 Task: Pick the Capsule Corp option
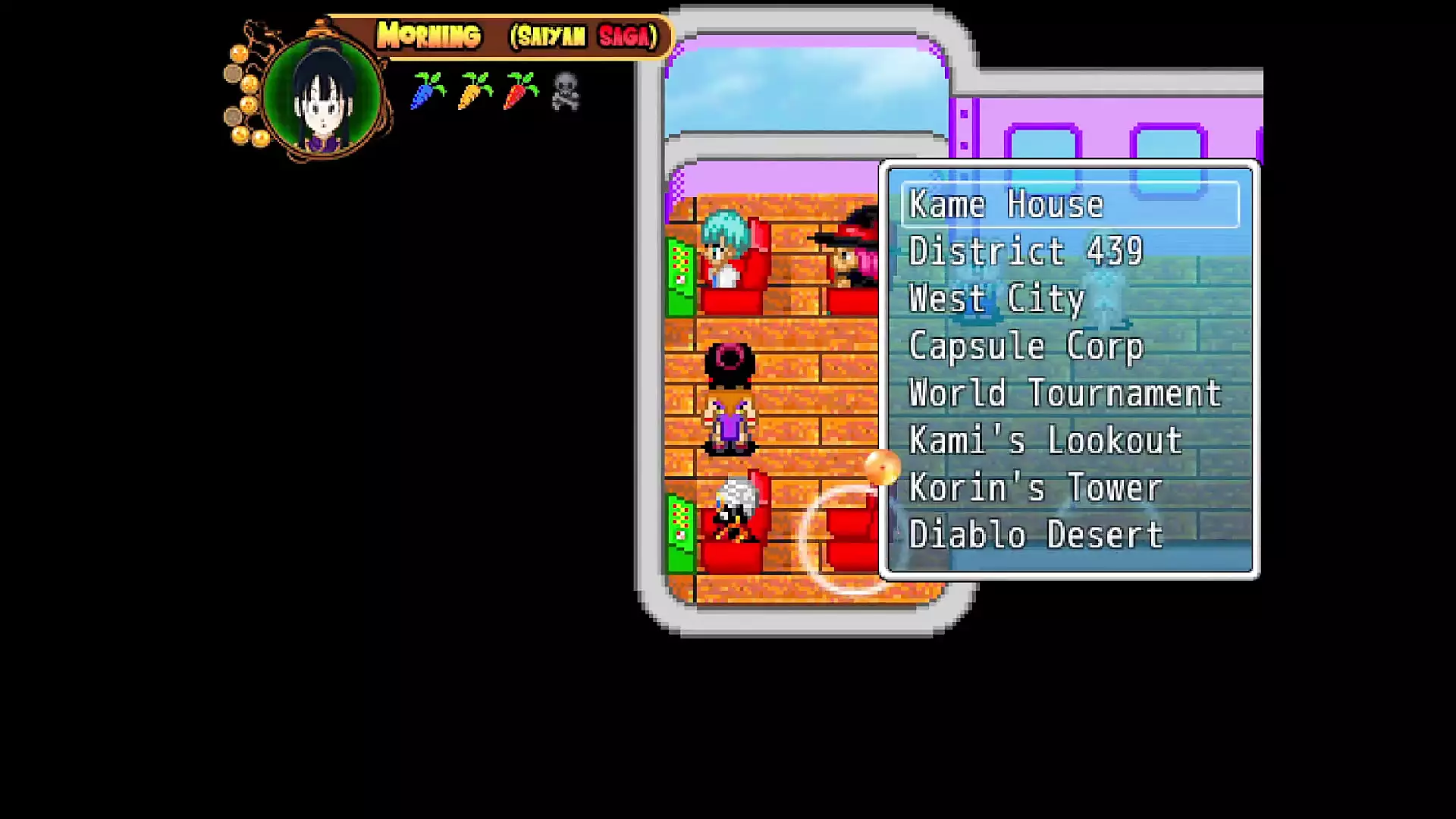point(1025,347)
